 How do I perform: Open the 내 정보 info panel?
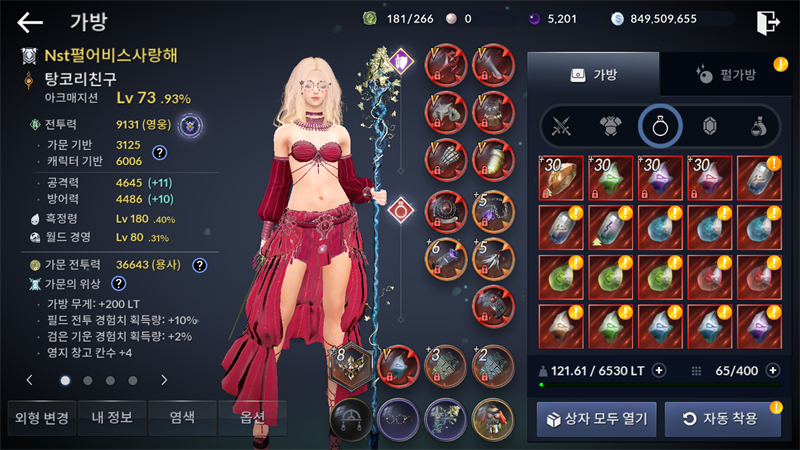pos(112,417)
